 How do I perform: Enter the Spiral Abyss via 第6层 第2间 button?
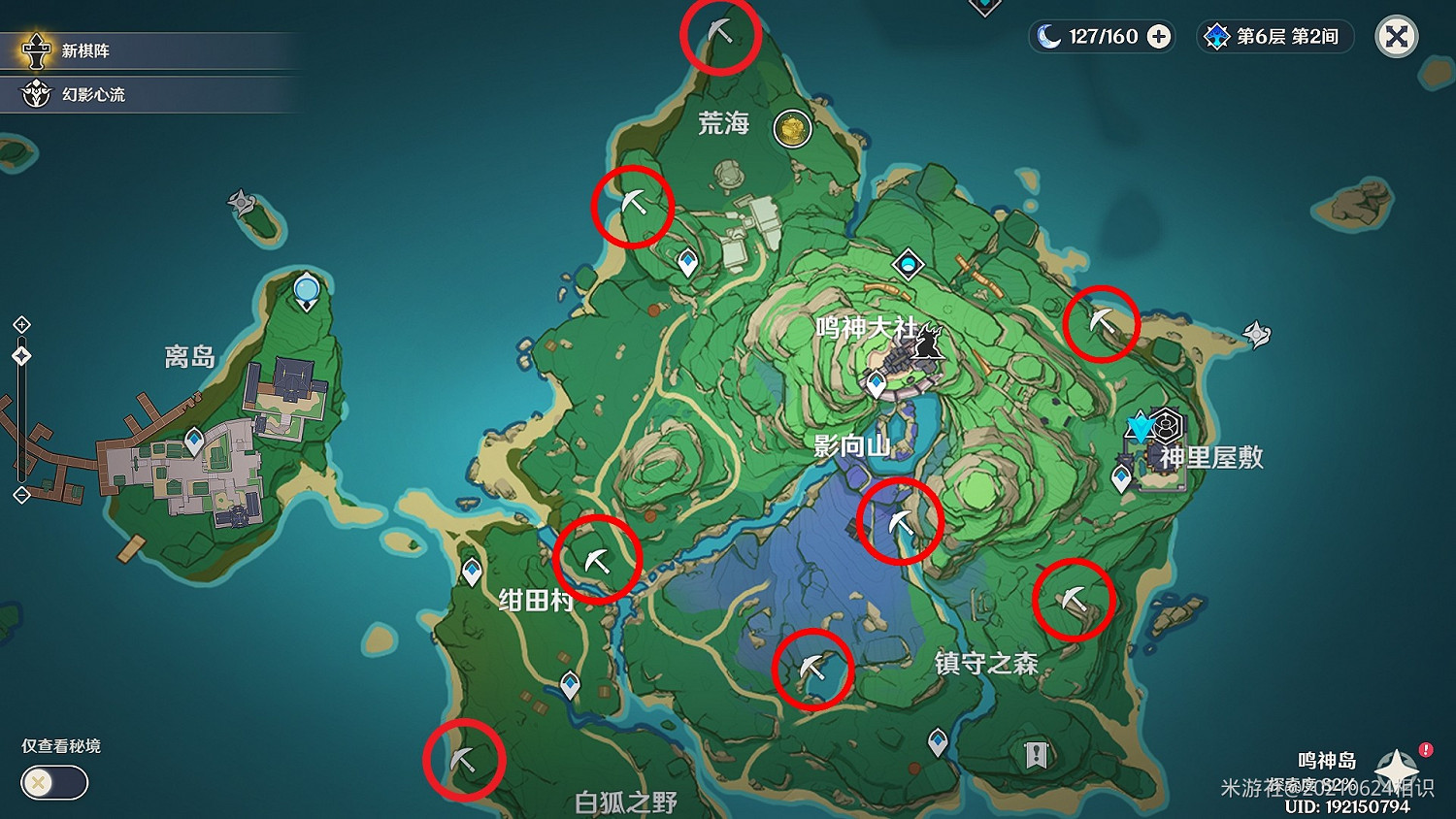(1274, 37)
